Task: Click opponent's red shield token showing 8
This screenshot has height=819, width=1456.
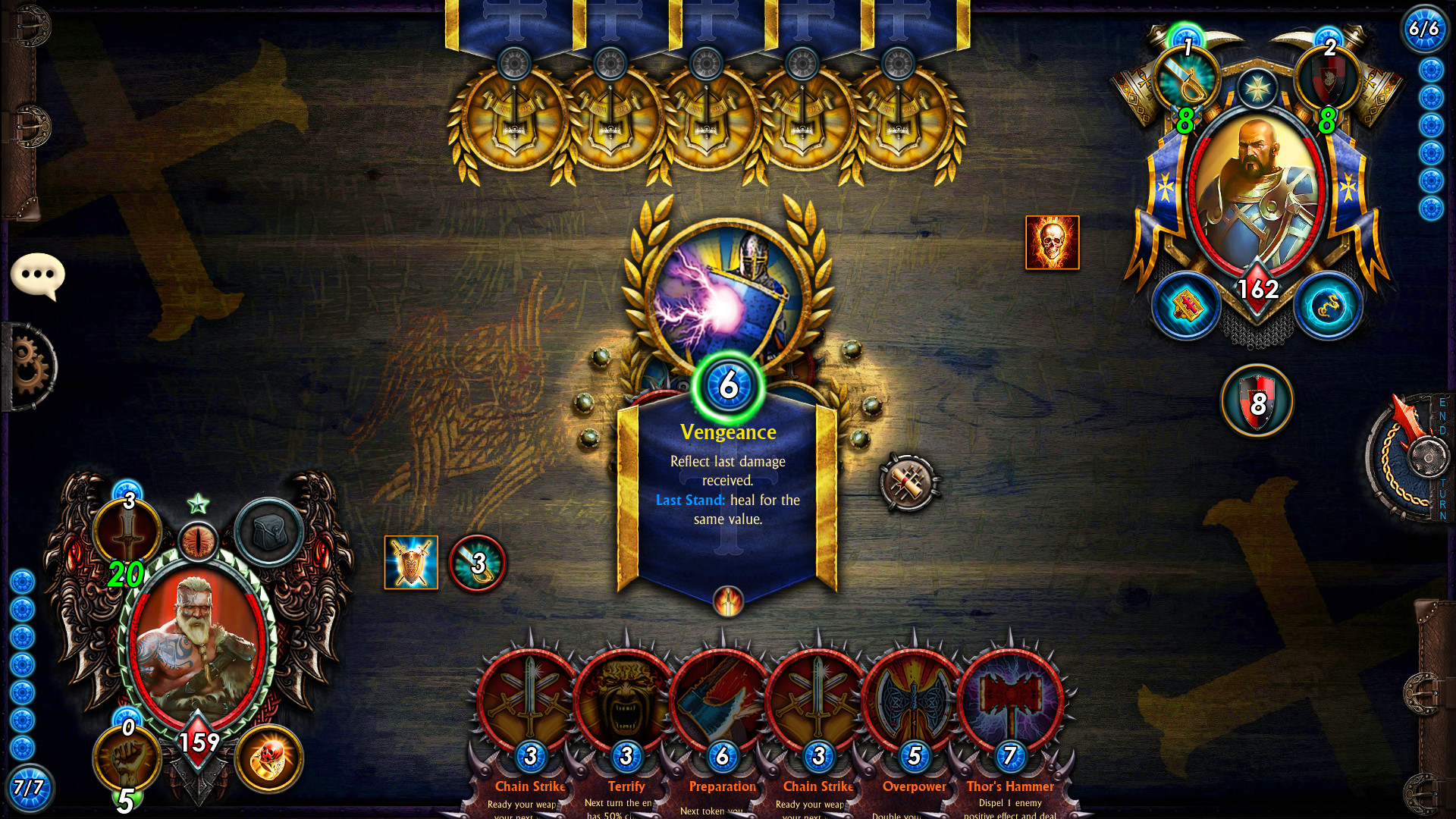Action: click(x=1257, y=403)
